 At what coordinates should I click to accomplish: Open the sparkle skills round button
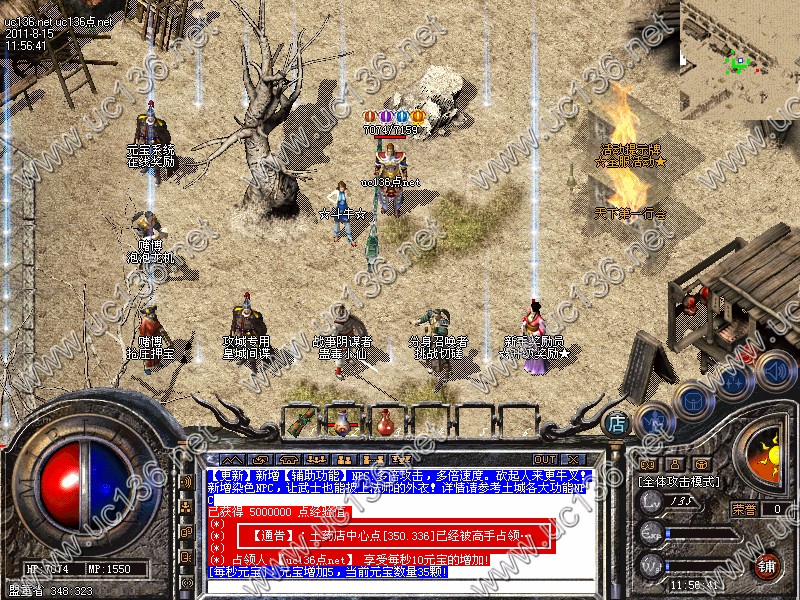[x=733, y=380]
